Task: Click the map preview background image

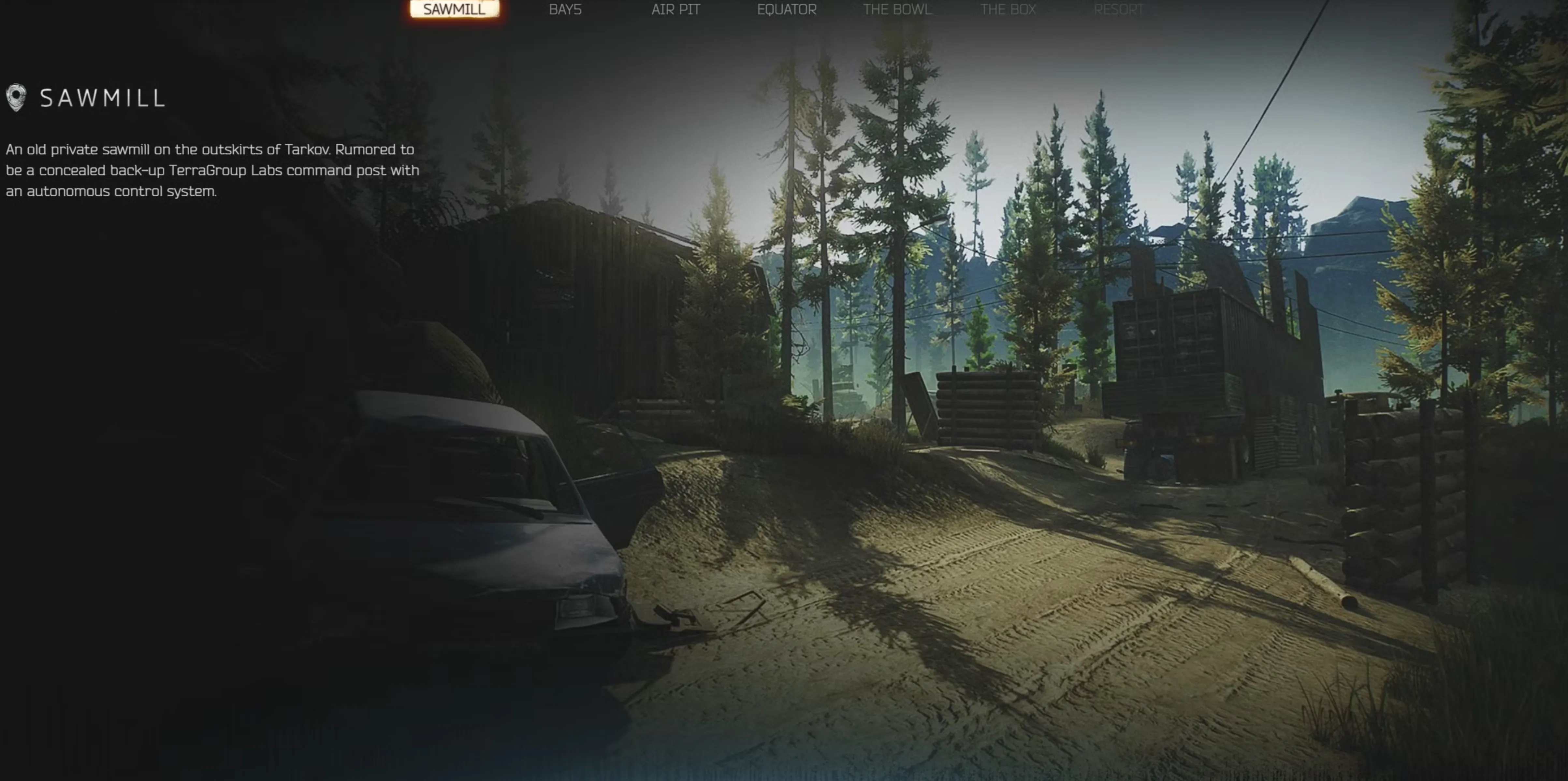Action: pos(974,426)
